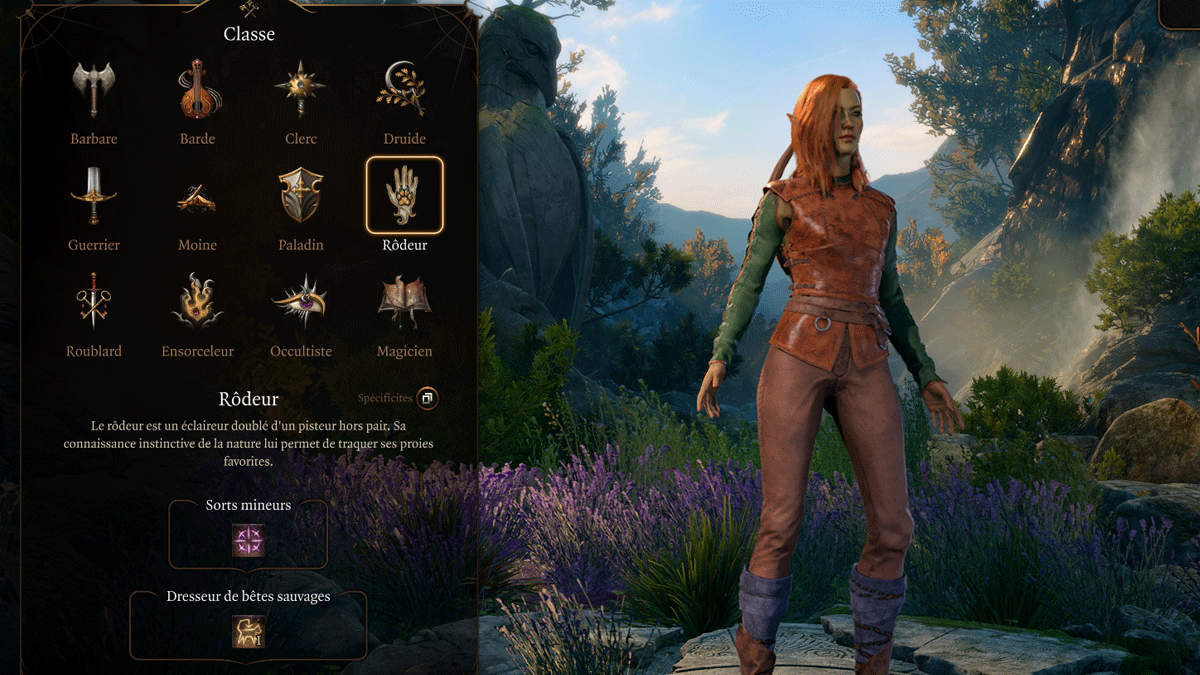This screenshot has height=675, width=1200.
Task: Click the selected Rôdeur class tile
Action: (404, 196)
